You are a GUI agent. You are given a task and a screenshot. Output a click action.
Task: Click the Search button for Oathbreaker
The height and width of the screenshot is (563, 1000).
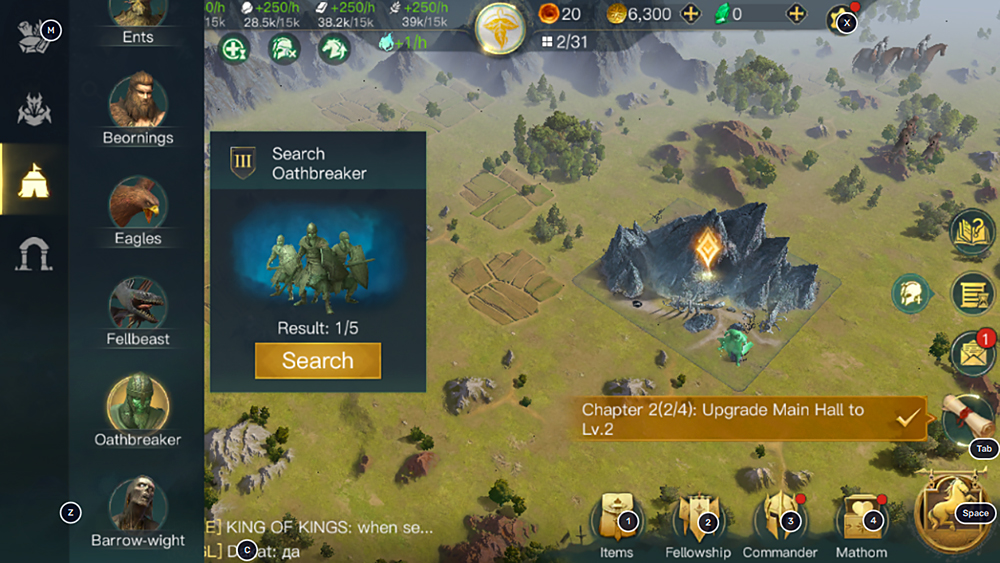[317, 361]
